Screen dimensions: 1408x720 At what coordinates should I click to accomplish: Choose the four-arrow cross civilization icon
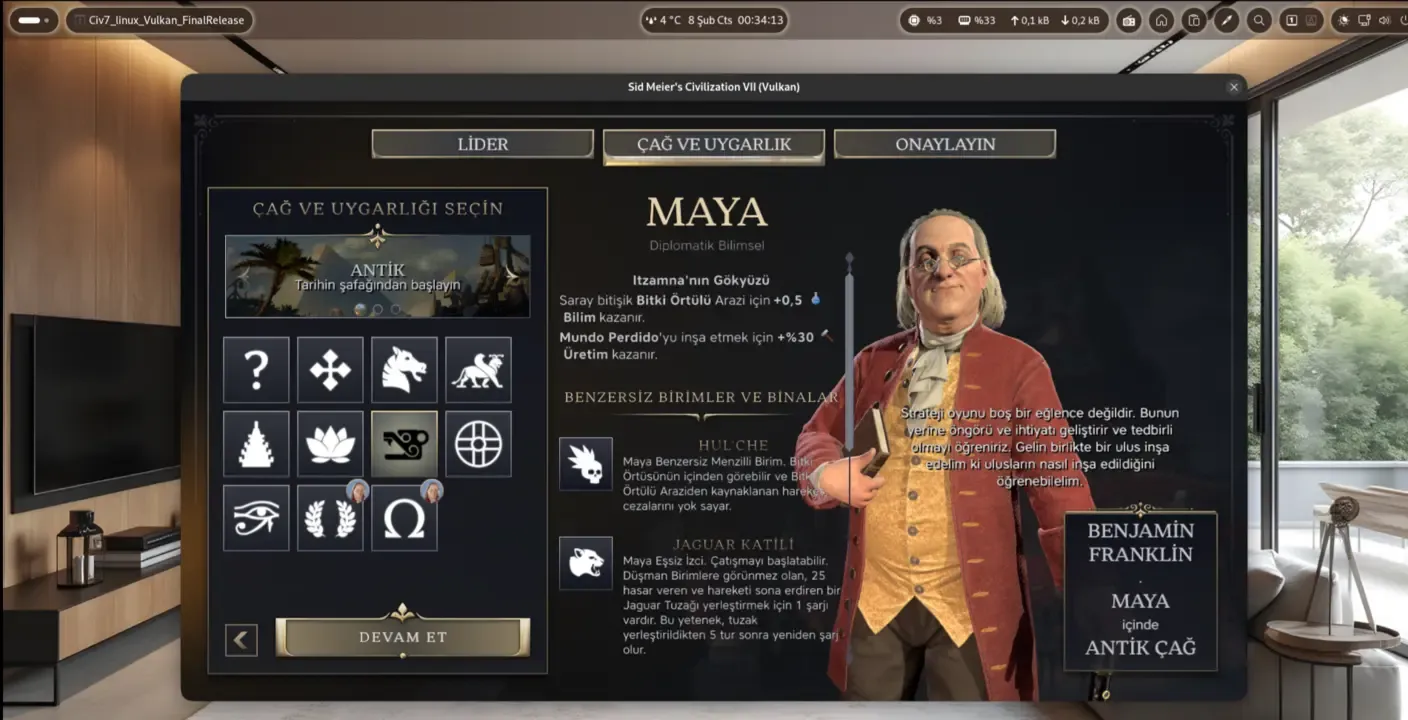[x=330, y=370]
